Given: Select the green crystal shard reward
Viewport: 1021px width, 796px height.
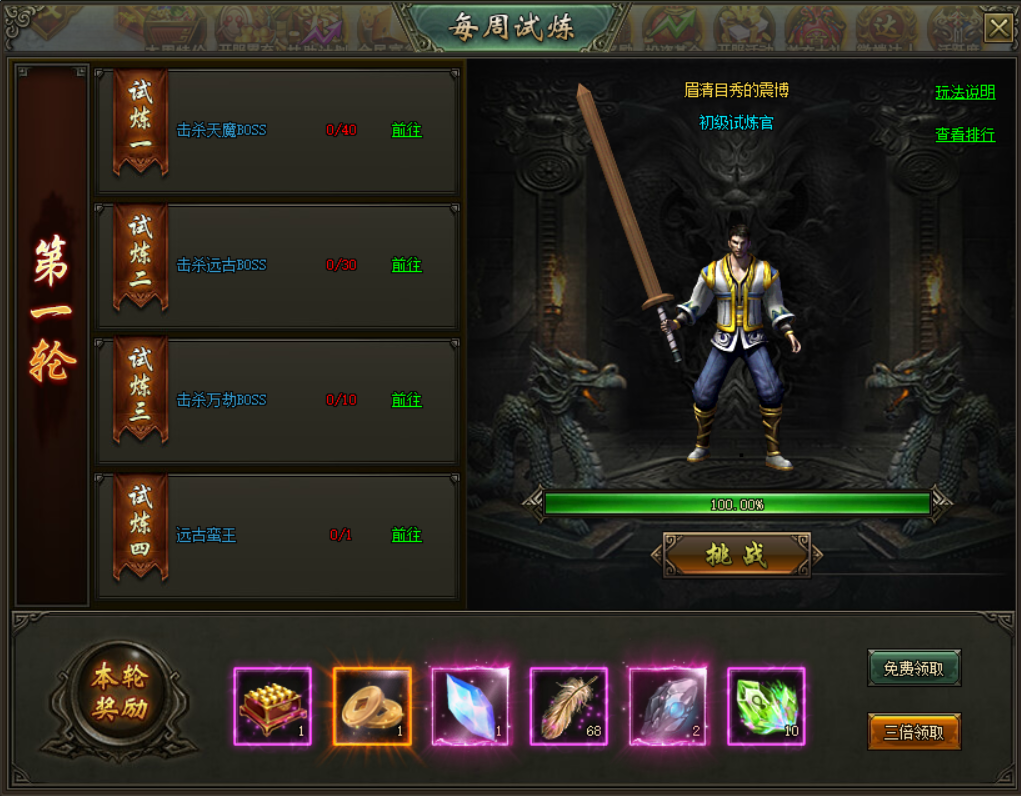Looking at the screenshot, I should coord(766,706).
